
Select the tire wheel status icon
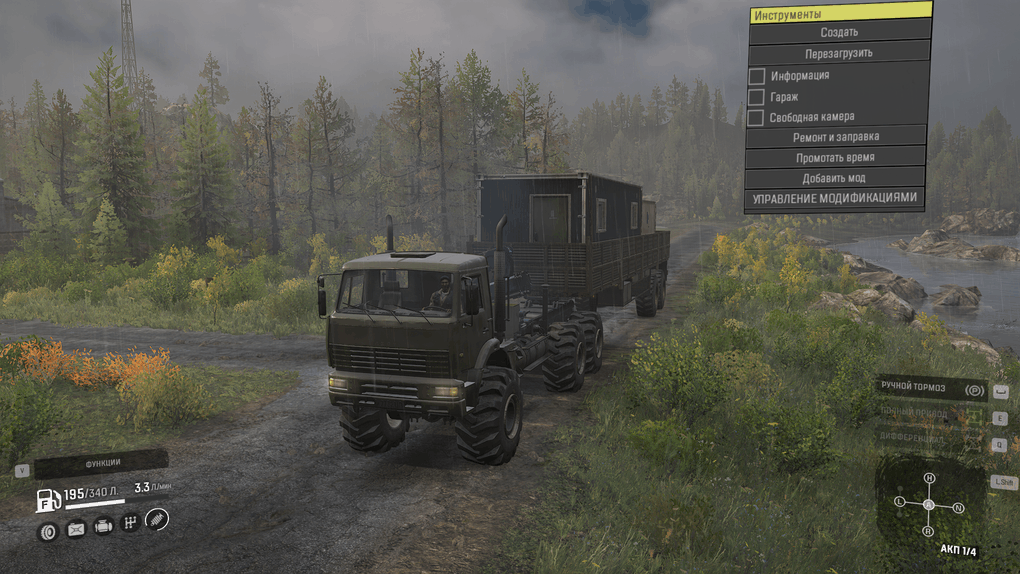point(48,531)
